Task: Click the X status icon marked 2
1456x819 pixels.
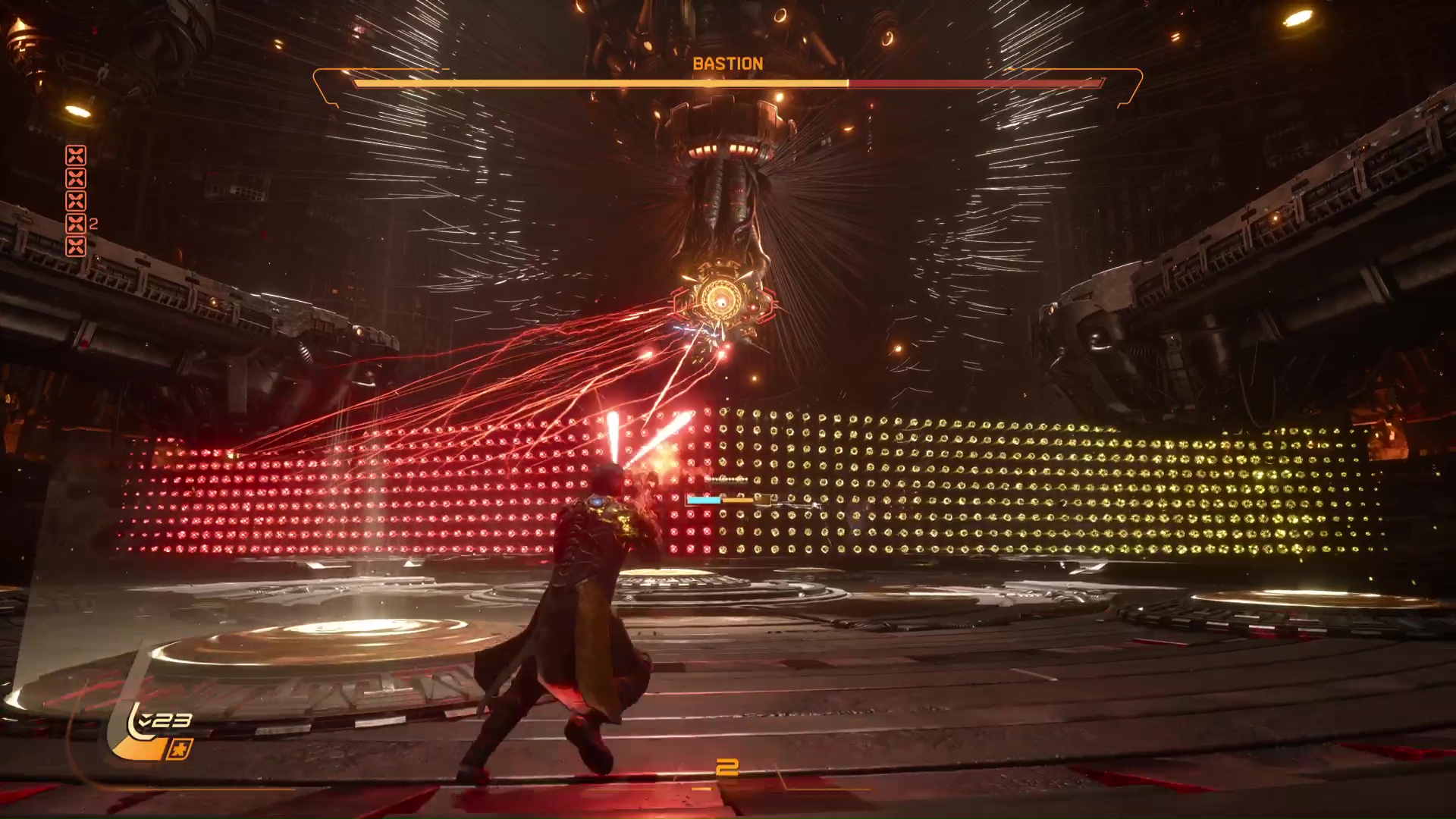Action: point(76,224)
